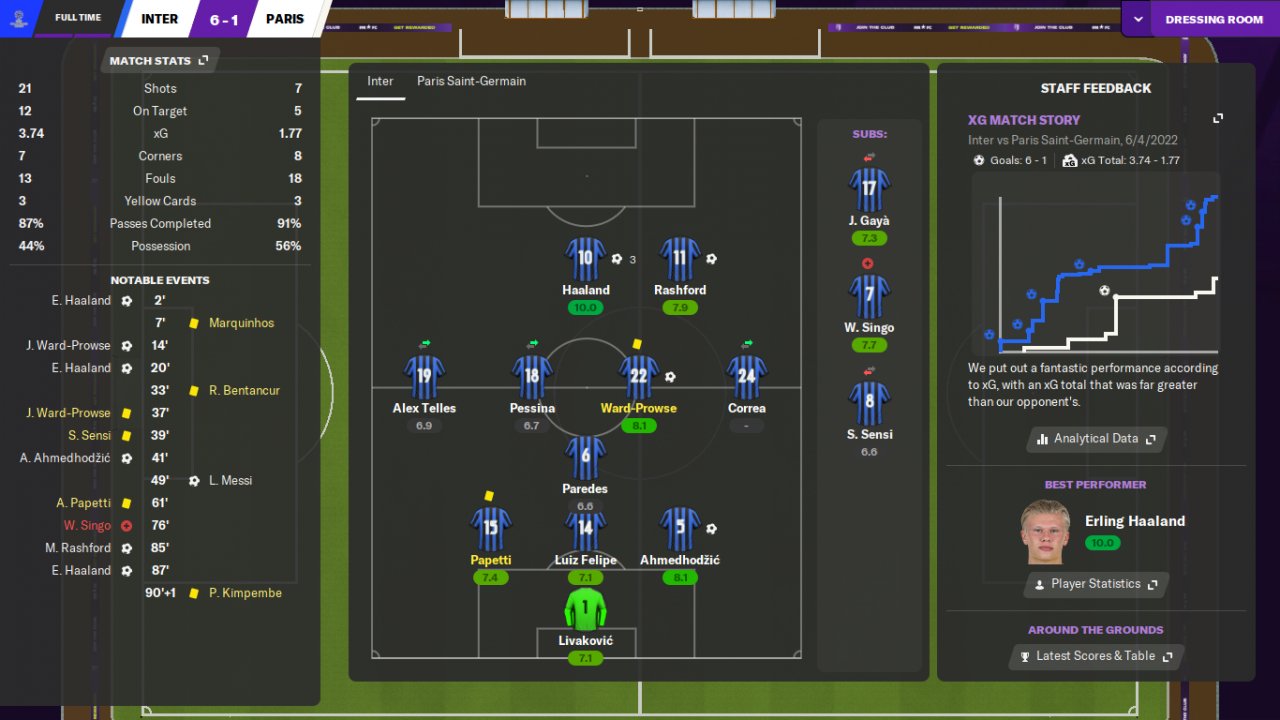Viewport: 1280px width, 720px height.
Task: Select Alex Telles on the left wing
Action: click(424, 377)
